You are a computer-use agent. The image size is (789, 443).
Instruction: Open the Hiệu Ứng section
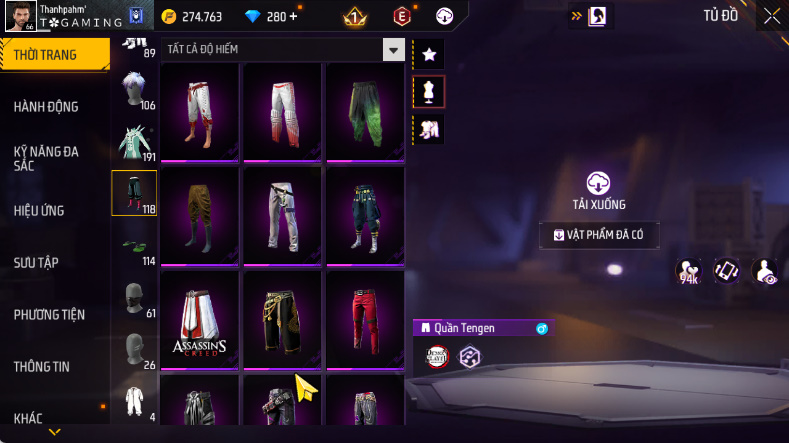click(x=36, y=211)
